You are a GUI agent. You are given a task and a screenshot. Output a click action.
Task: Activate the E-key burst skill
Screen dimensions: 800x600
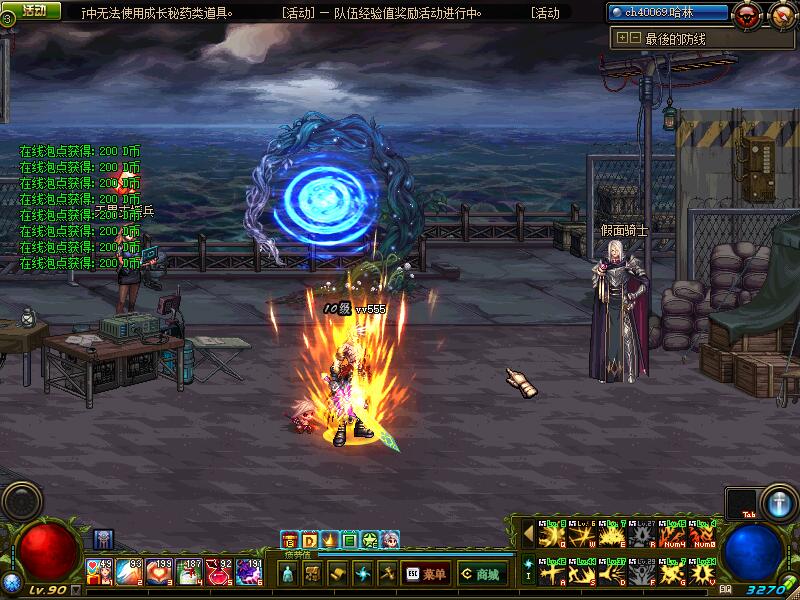click(x=611, y=536)
